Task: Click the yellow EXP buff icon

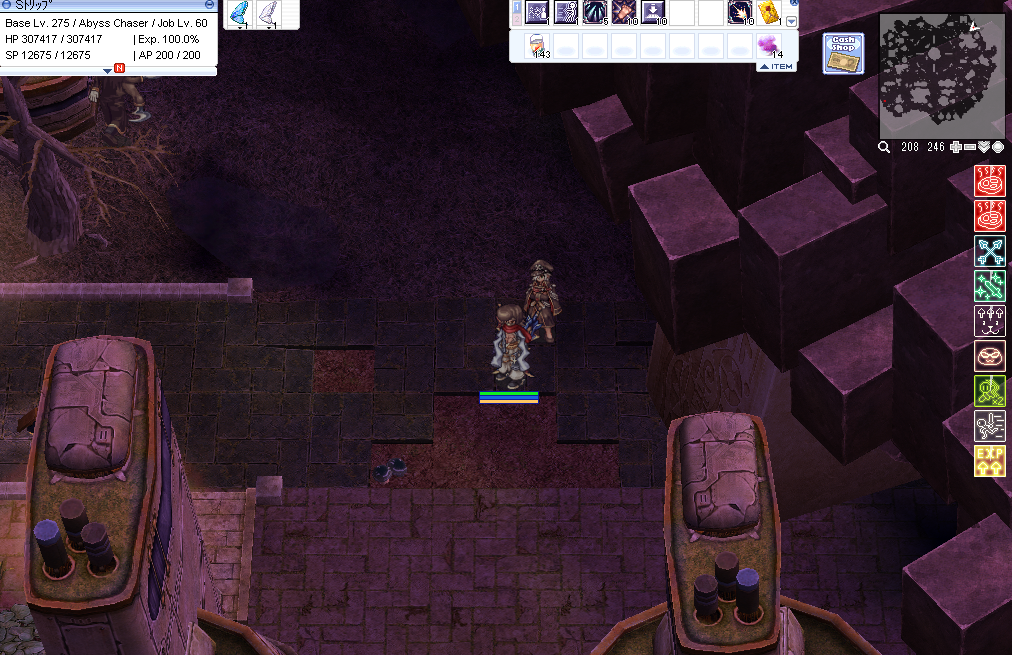Action: tap(990, 461)
